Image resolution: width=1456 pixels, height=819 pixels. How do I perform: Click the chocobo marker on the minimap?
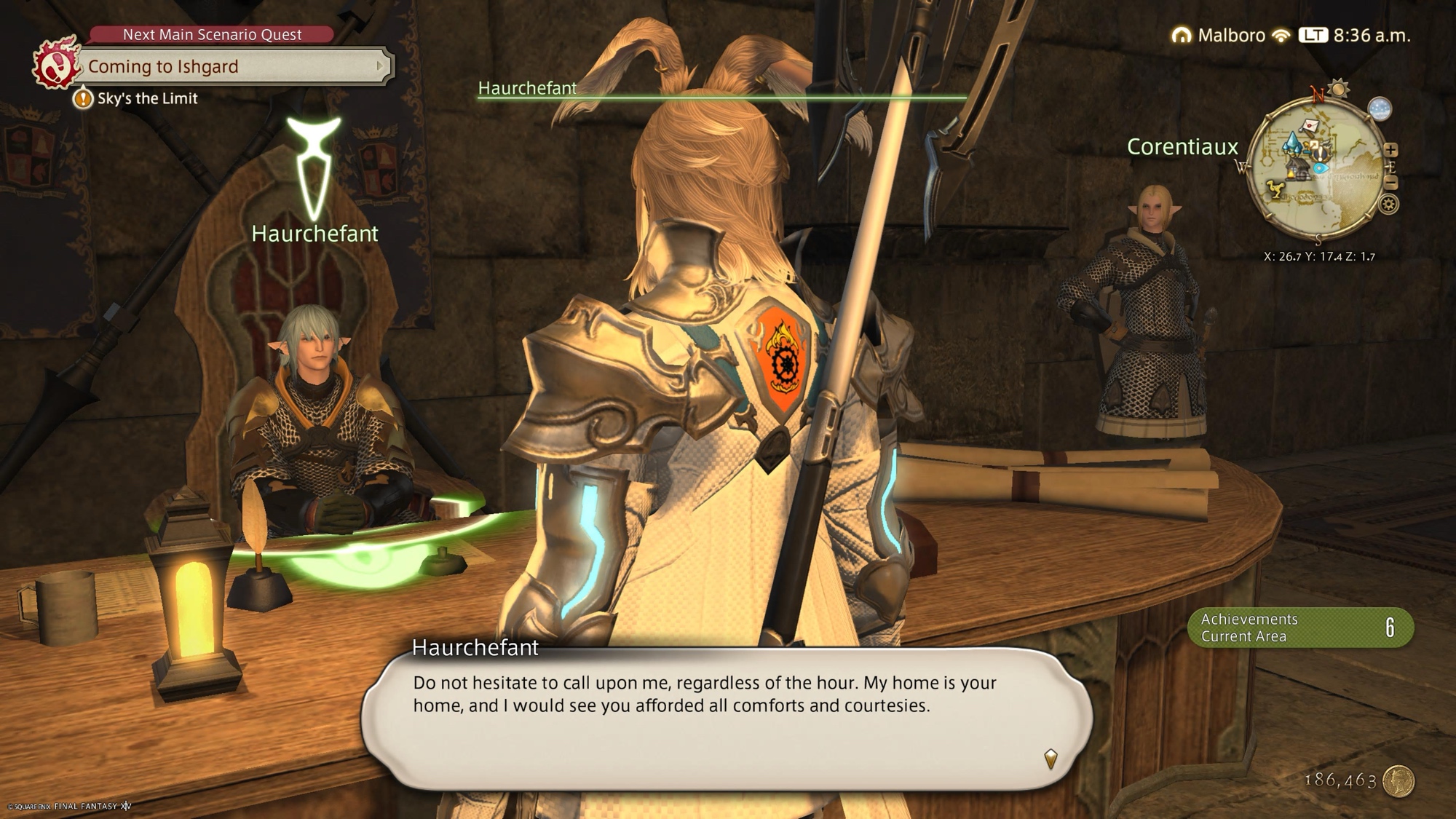point(1274,190)
